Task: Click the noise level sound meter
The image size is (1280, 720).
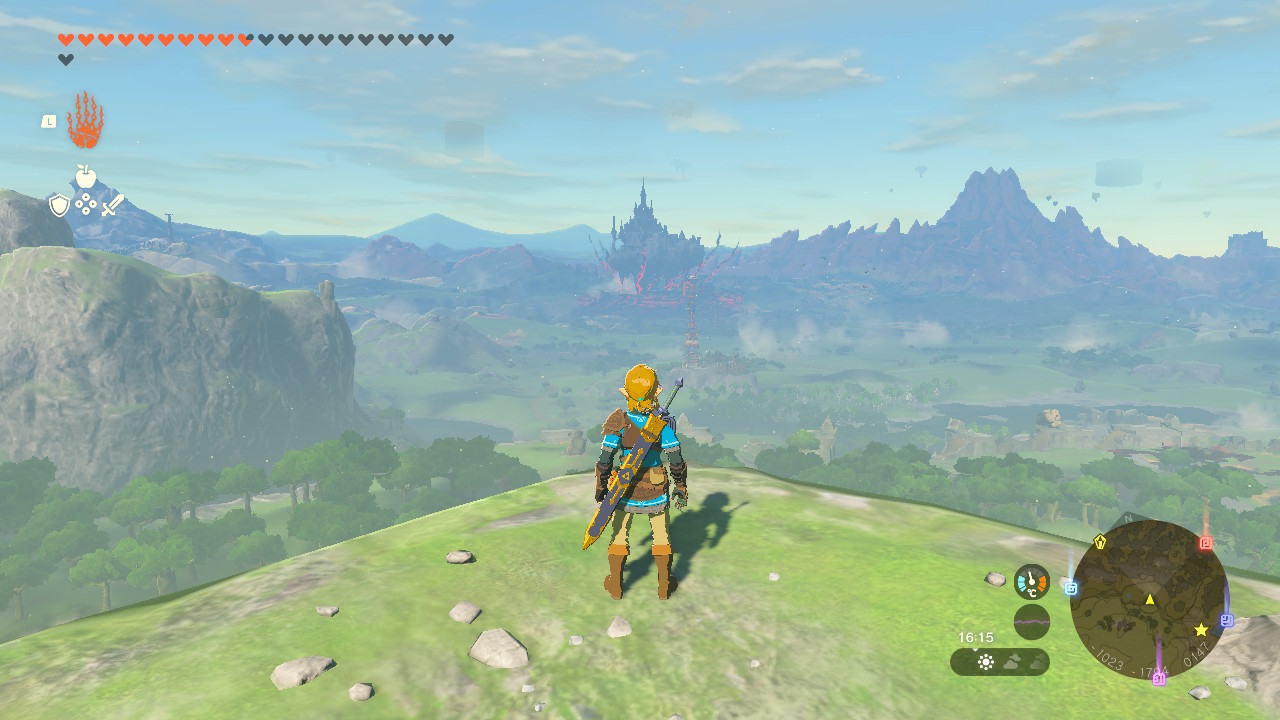Action: 1032,622
